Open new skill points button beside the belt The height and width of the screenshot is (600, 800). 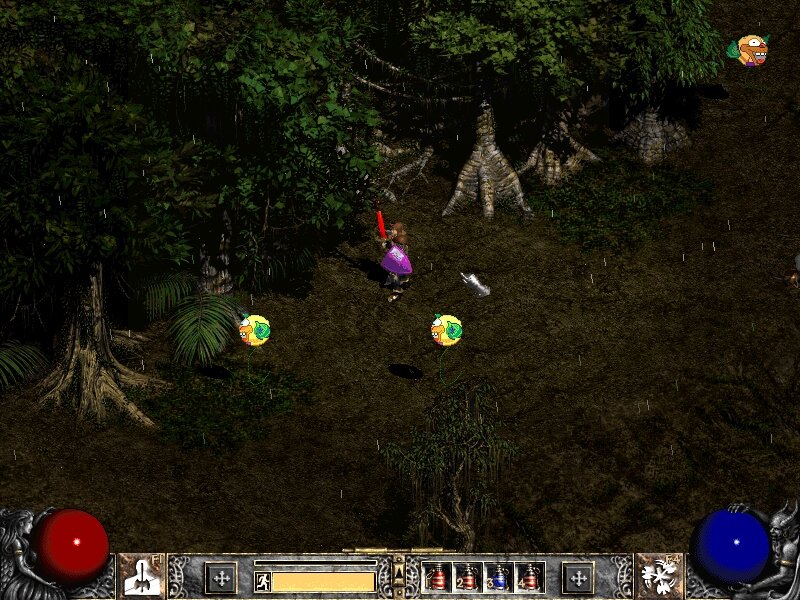[x=577, y=577]
